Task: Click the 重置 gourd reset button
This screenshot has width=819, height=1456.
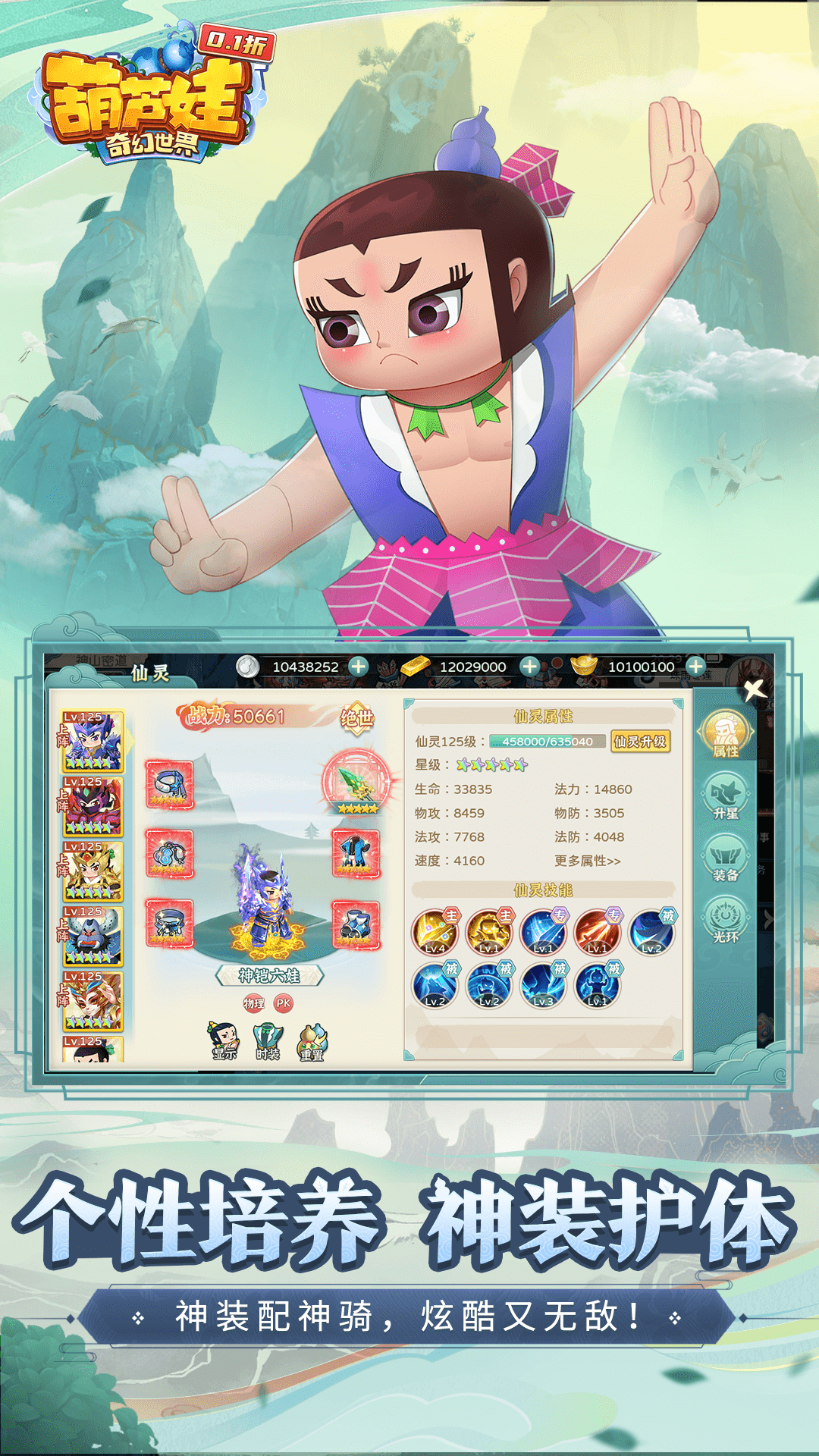Action: pos(312,1041)
